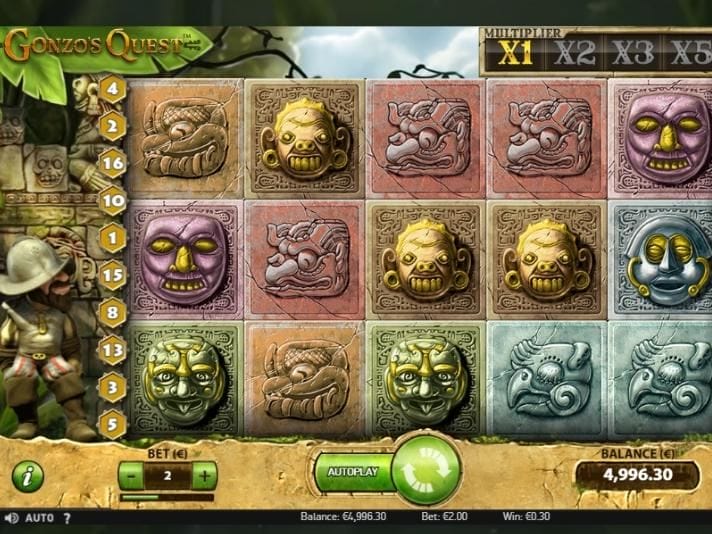Open the green info paytable button
712x534 pixels.
[x=27, y=476]
